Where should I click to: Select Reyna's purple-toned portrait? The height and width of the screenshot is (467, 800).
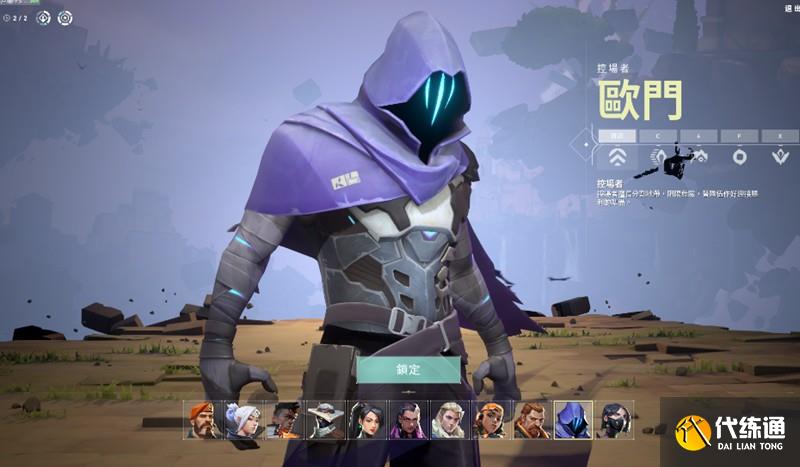tap(408, 420)
